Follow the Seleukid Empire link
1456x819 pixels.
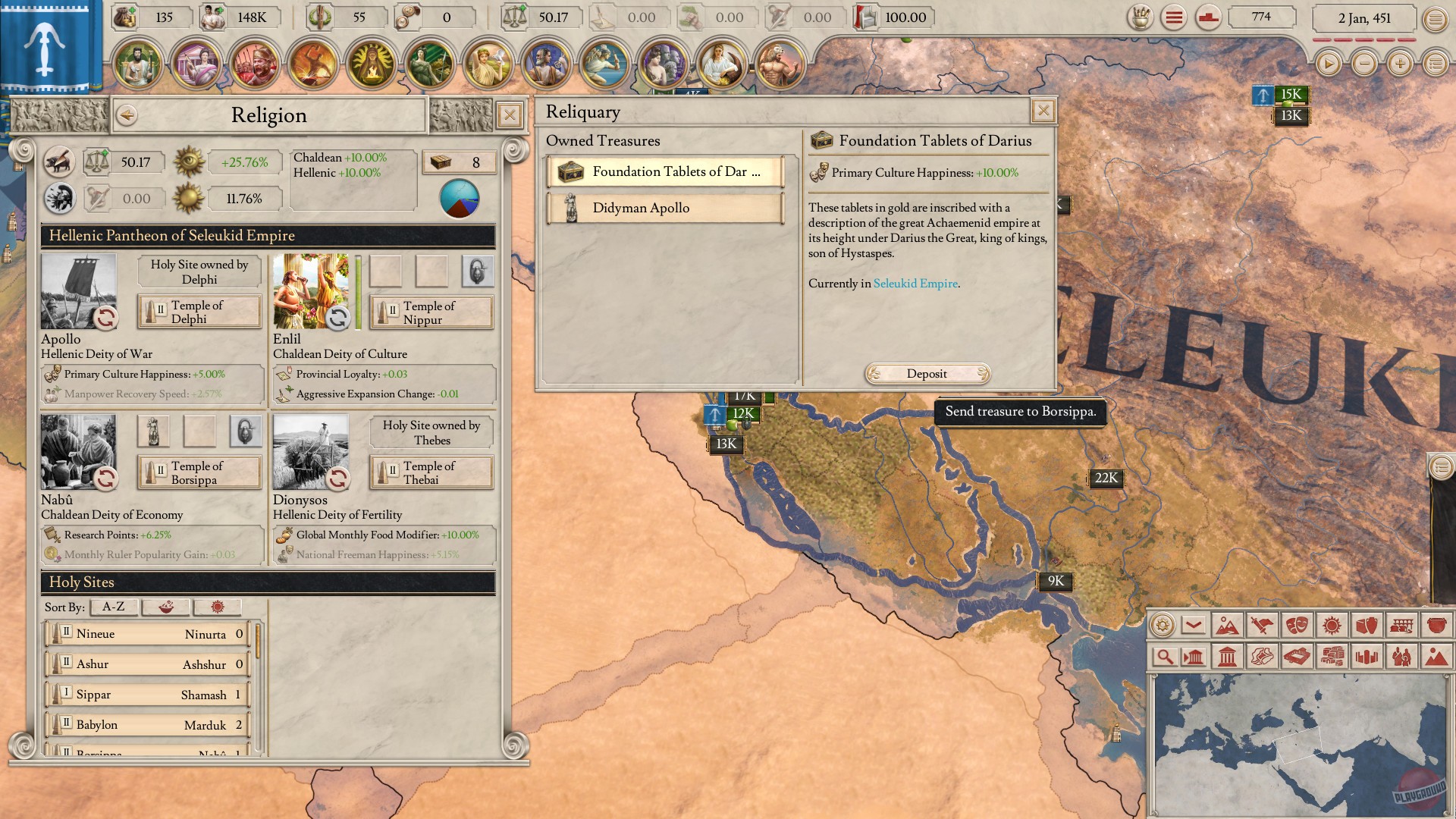coord(915,283)
